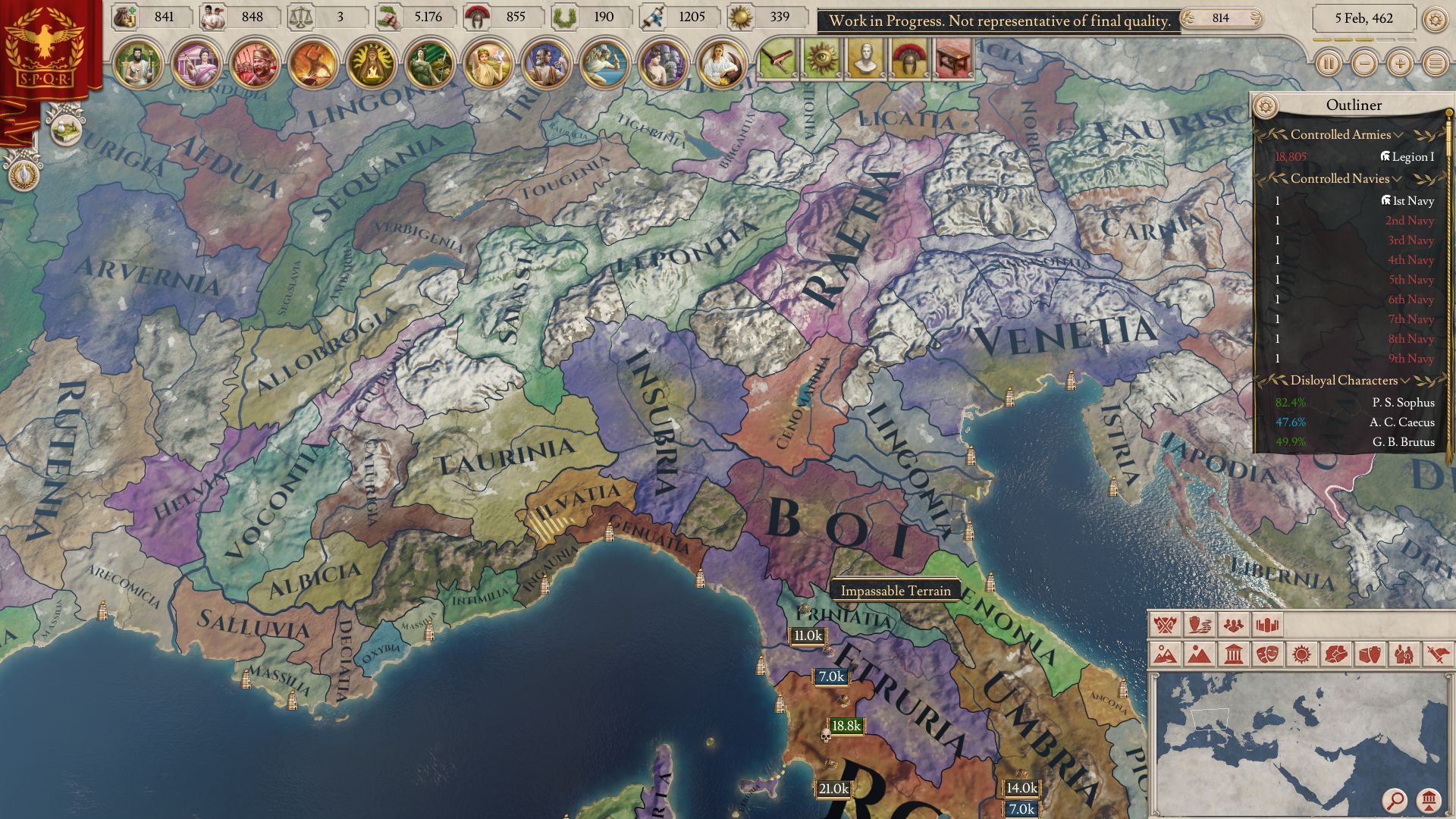Select disloyal character P. S. Sophus

[1403, 403]
